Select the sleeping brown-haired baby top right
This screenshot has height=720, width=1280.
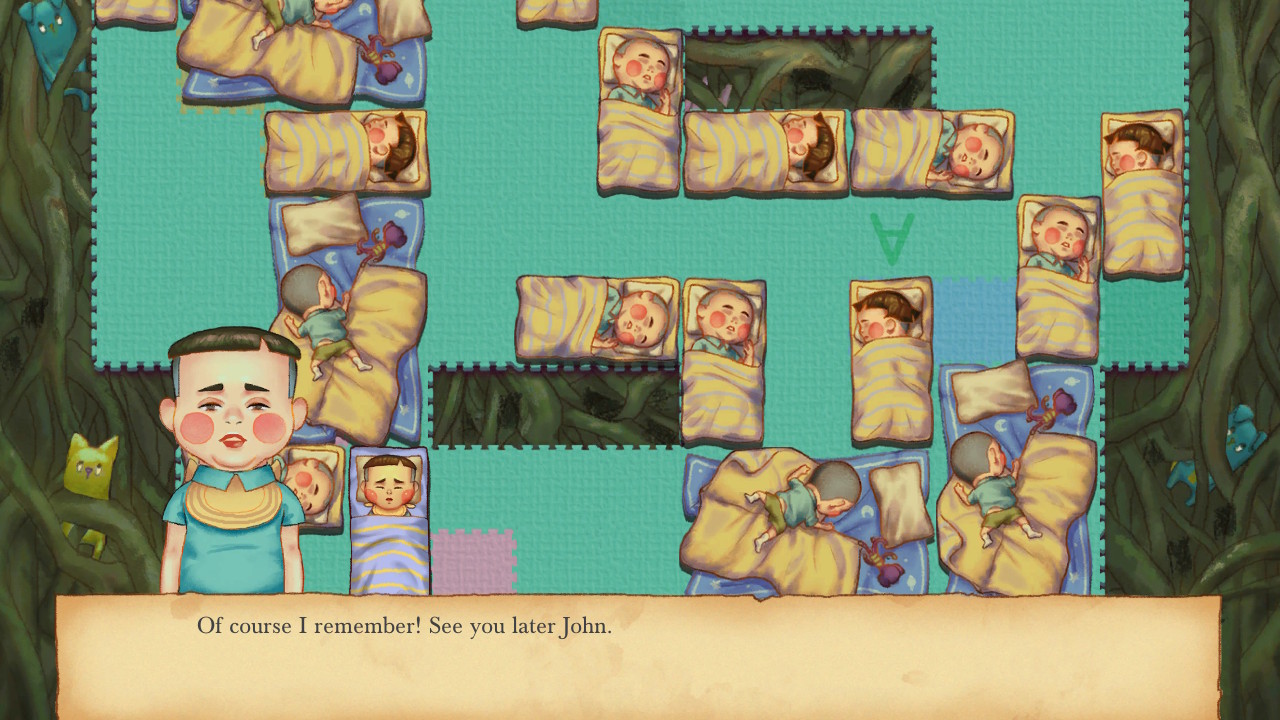click(x=1140, y=150)
